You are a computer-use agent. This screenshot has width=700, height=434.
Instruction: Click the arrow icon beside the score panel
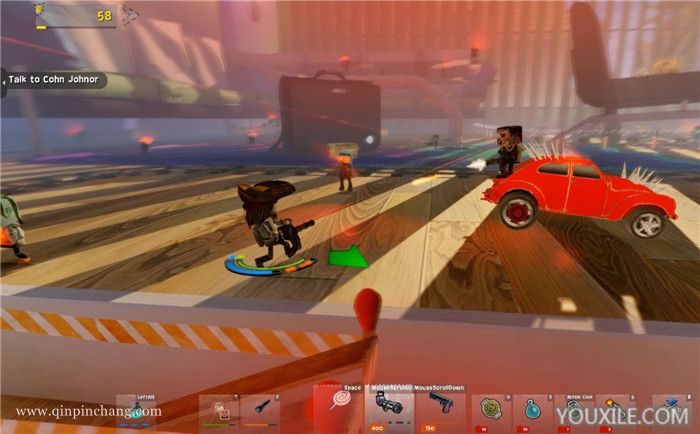coord(130,14)
